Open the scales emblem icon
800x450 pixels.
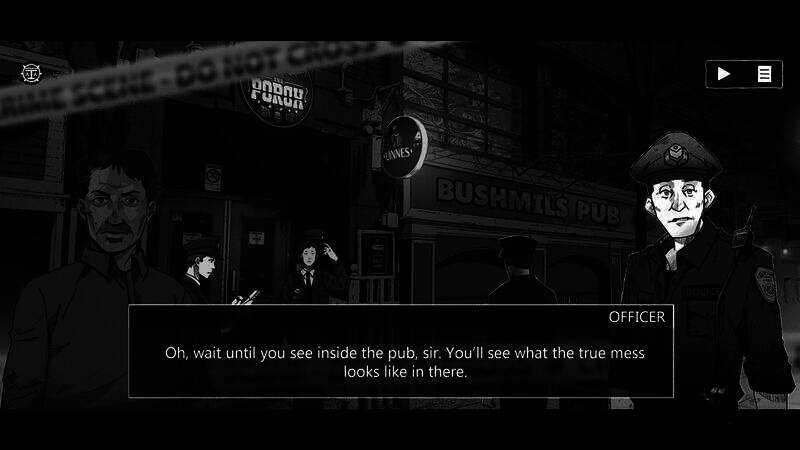coord(29,73)
